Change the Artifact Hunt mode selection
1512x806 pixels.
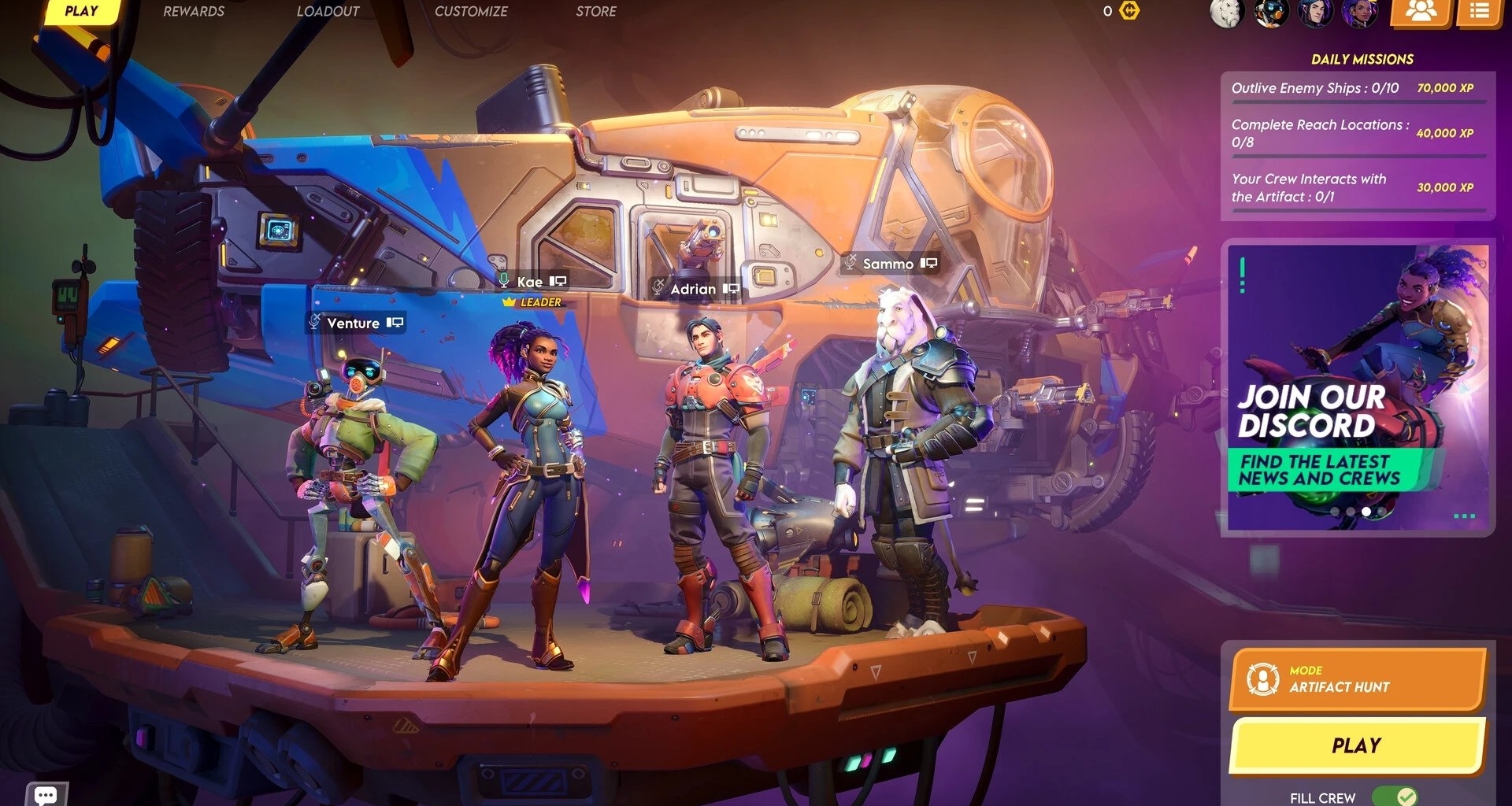point(1356,679)
